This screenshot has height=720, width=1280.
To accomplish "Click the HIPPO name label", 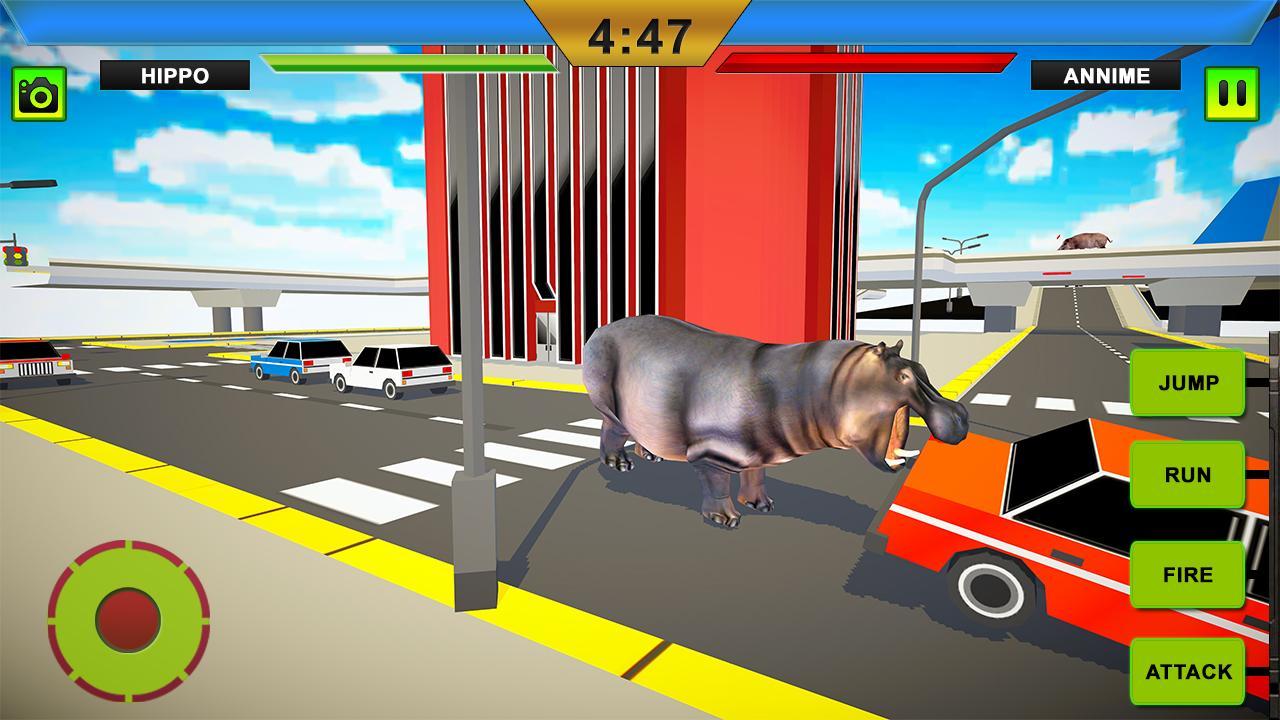I will point(176,72).
